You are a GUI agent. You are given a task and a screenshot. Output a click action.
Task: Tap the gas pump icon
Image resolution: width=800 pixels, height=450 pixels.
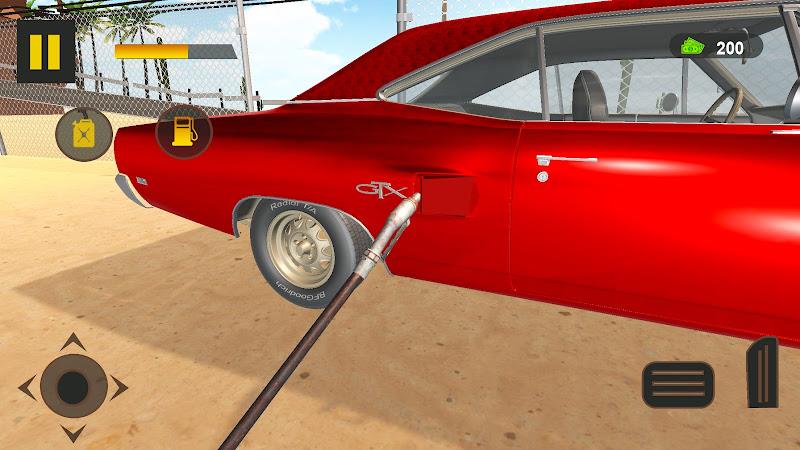pos(184,131)
